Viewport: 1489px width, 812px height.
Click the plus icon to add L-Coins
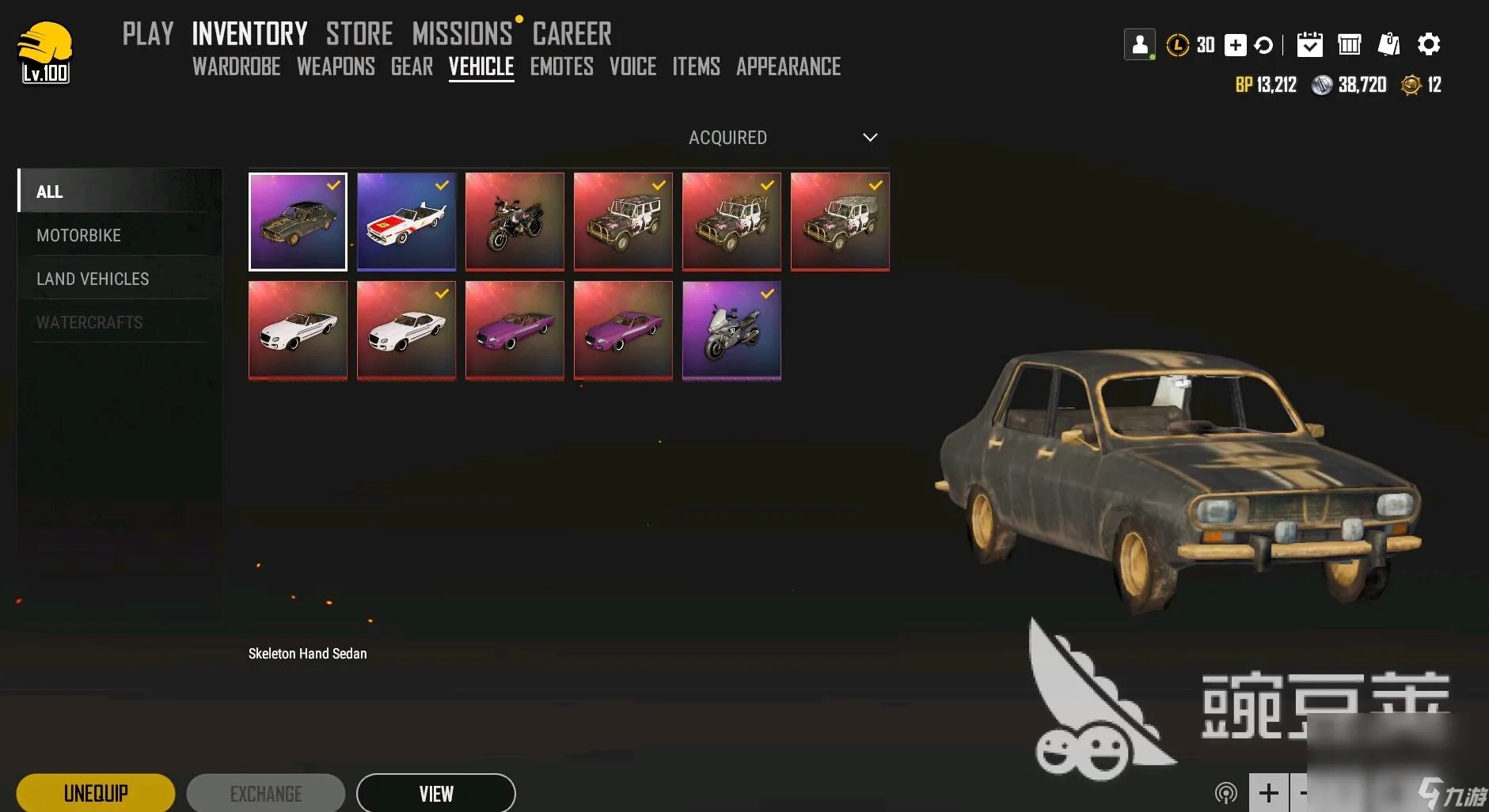click(1235, 45)
